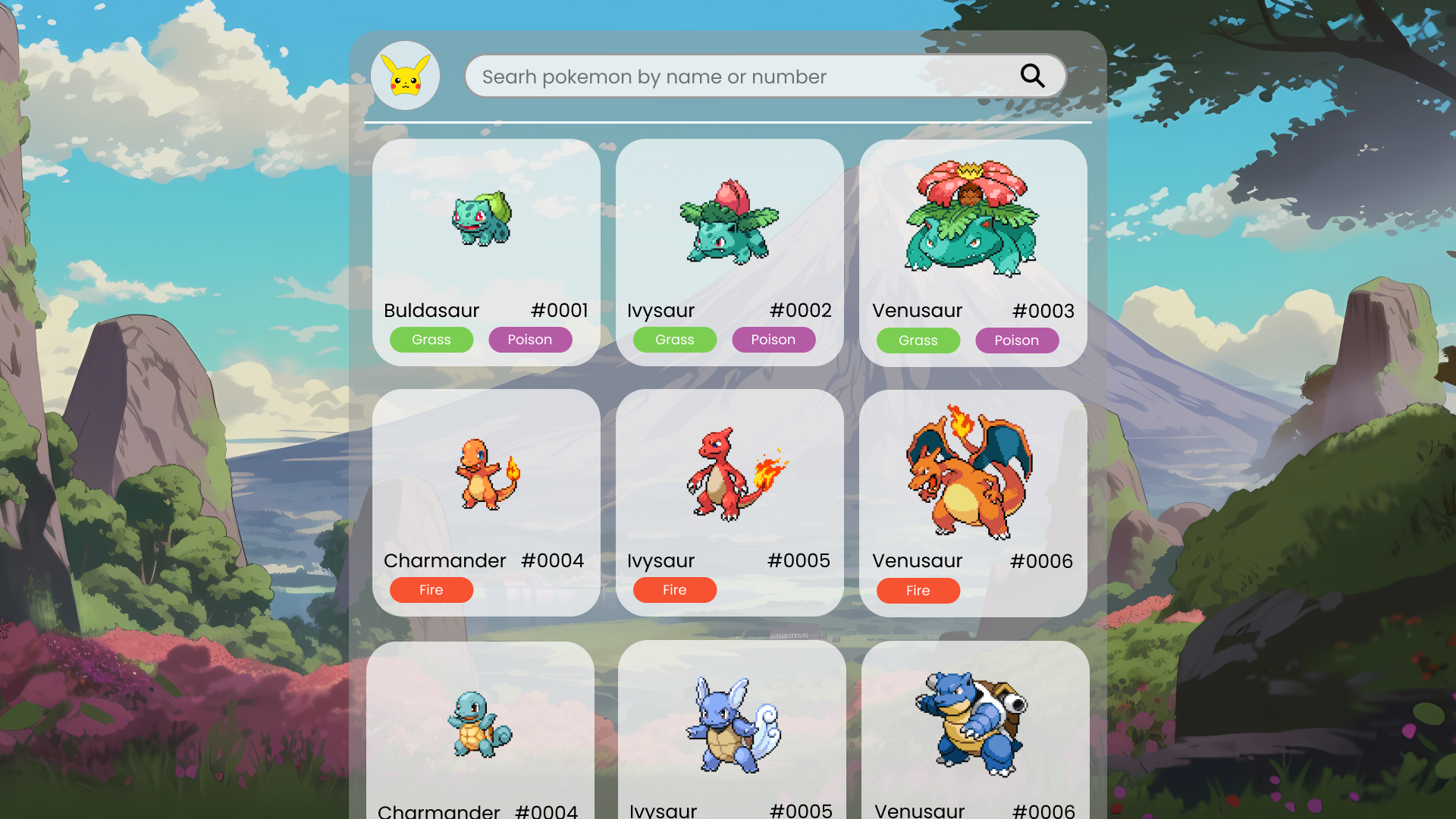Click the Pikachu logo icon
The image size is (1456, 819).
406,76
